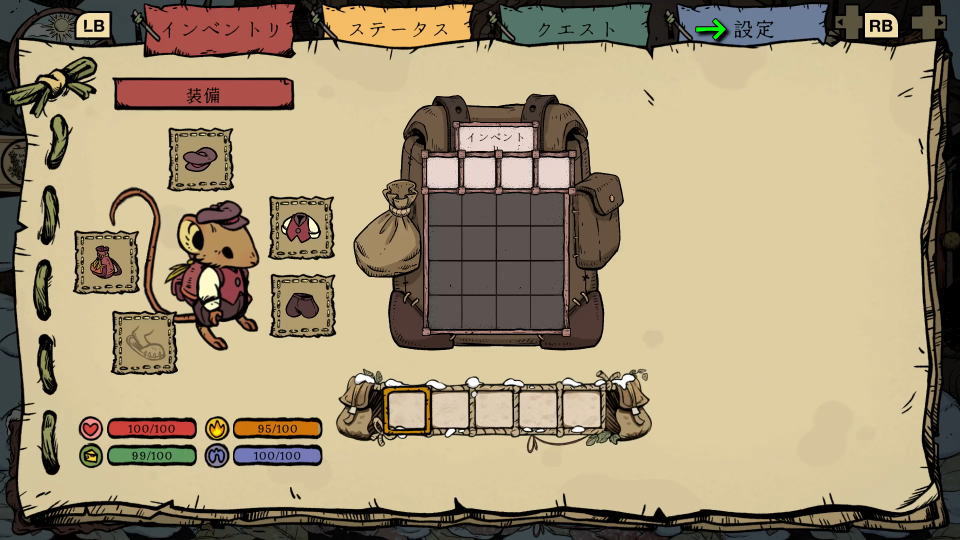This screenshot has height=540, width=960.
Task: Open the ステータス tab
Action: click(x=399, y=29)
